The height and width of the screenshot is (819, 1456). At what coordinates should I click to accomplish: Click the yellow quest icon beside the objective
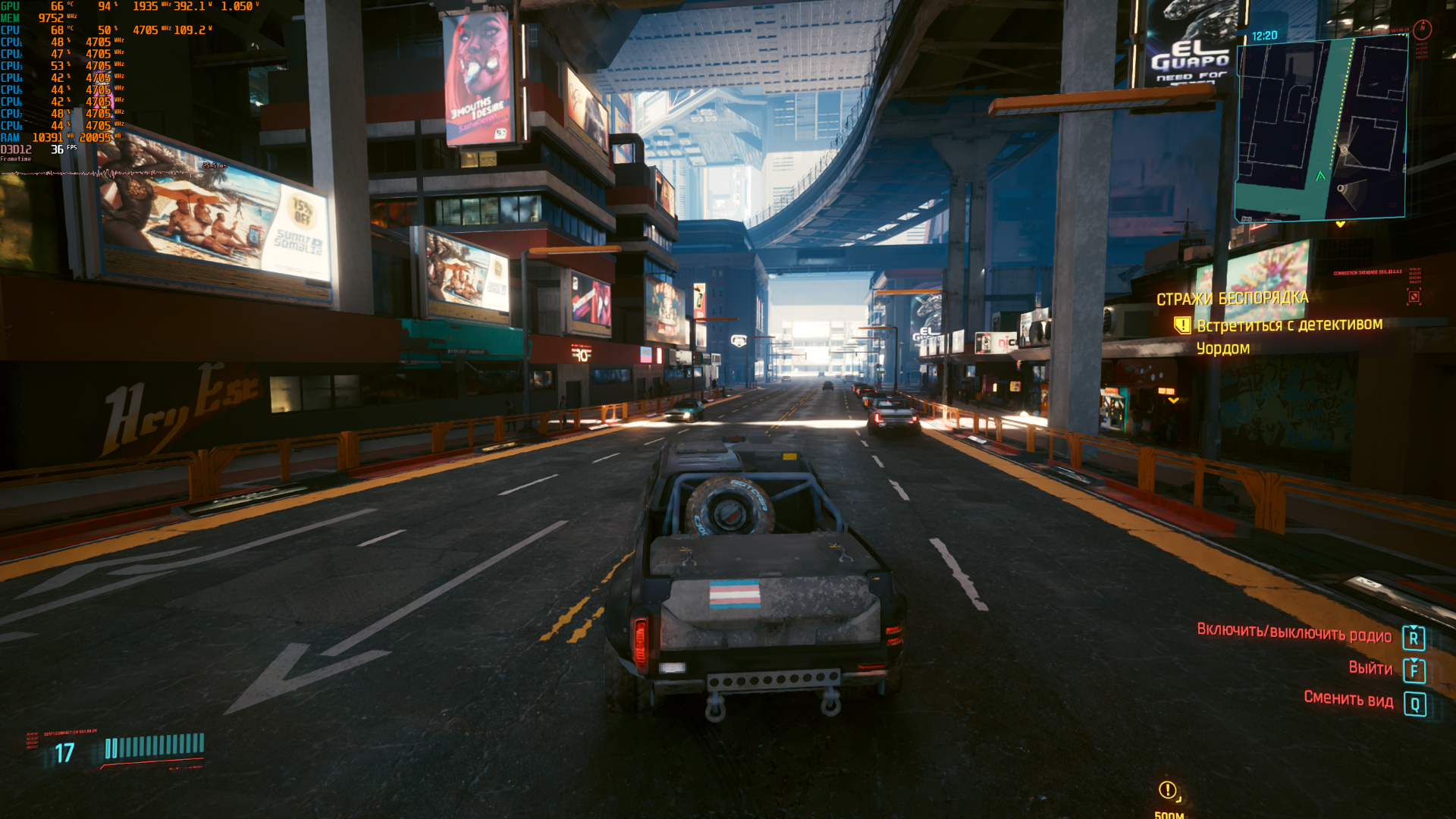point(1181,326)
